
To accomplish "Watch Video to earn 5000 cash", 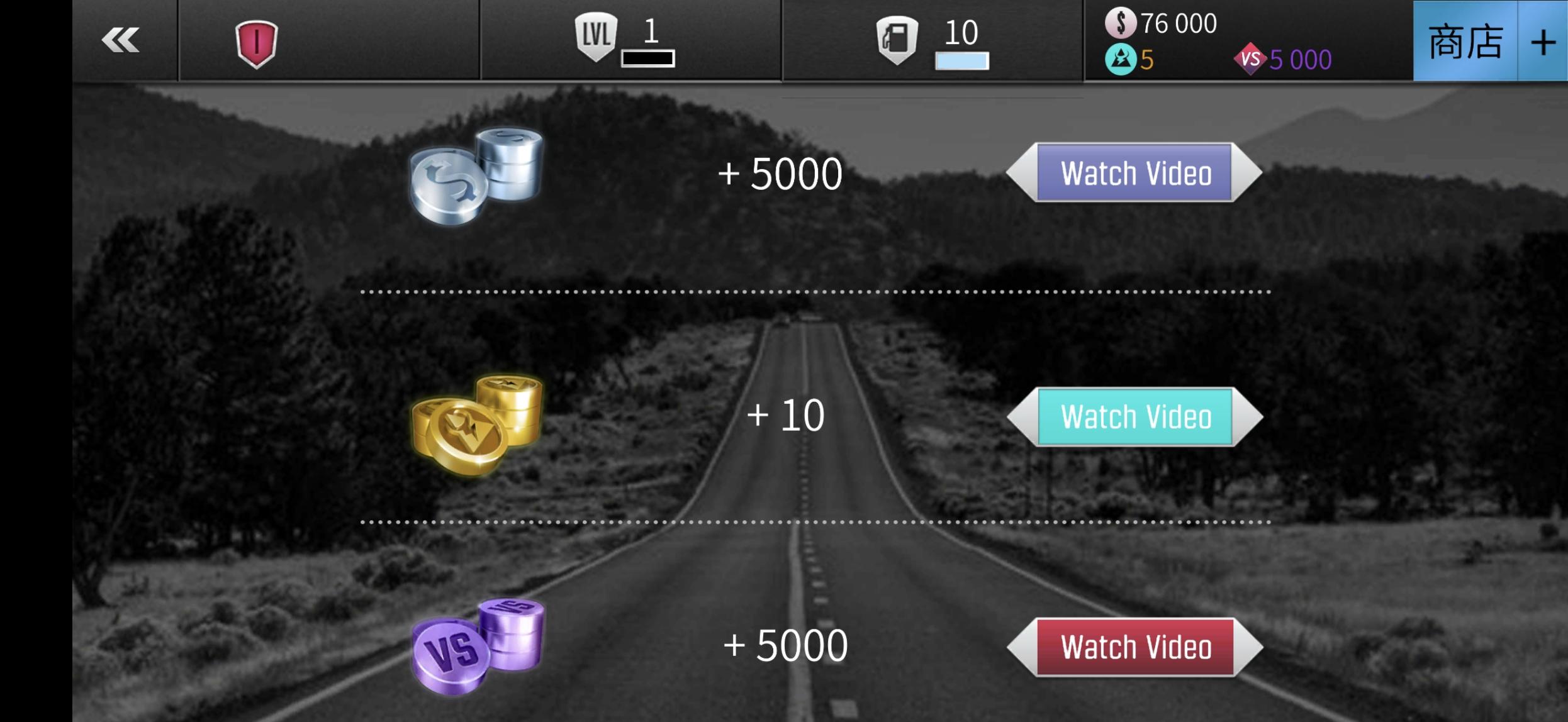I will (1134, 174).
